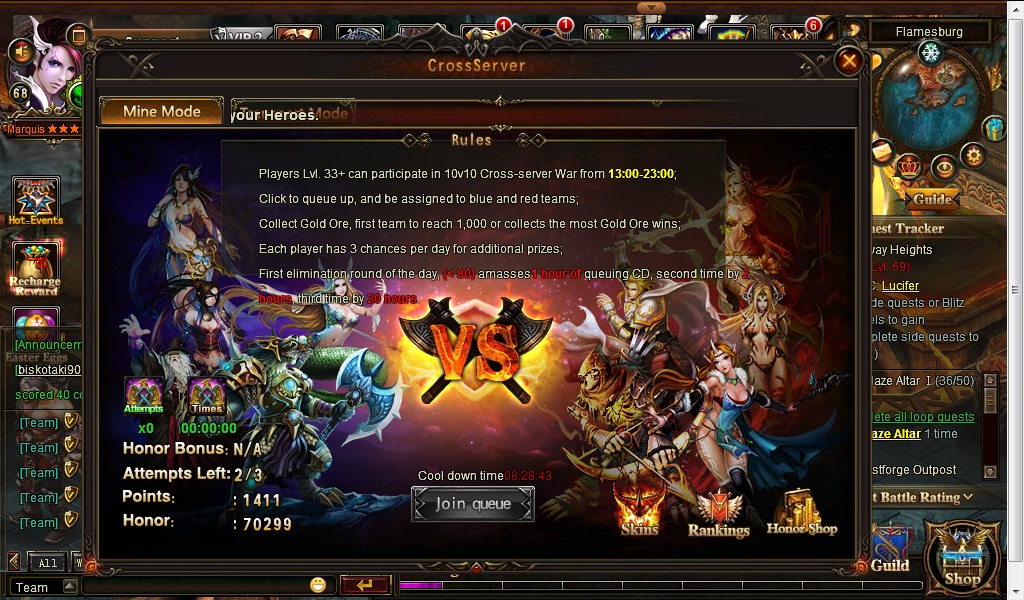The image size is (1024, 600).
Task: Close the CrossServer window
Action: click(x=849, y=61)
